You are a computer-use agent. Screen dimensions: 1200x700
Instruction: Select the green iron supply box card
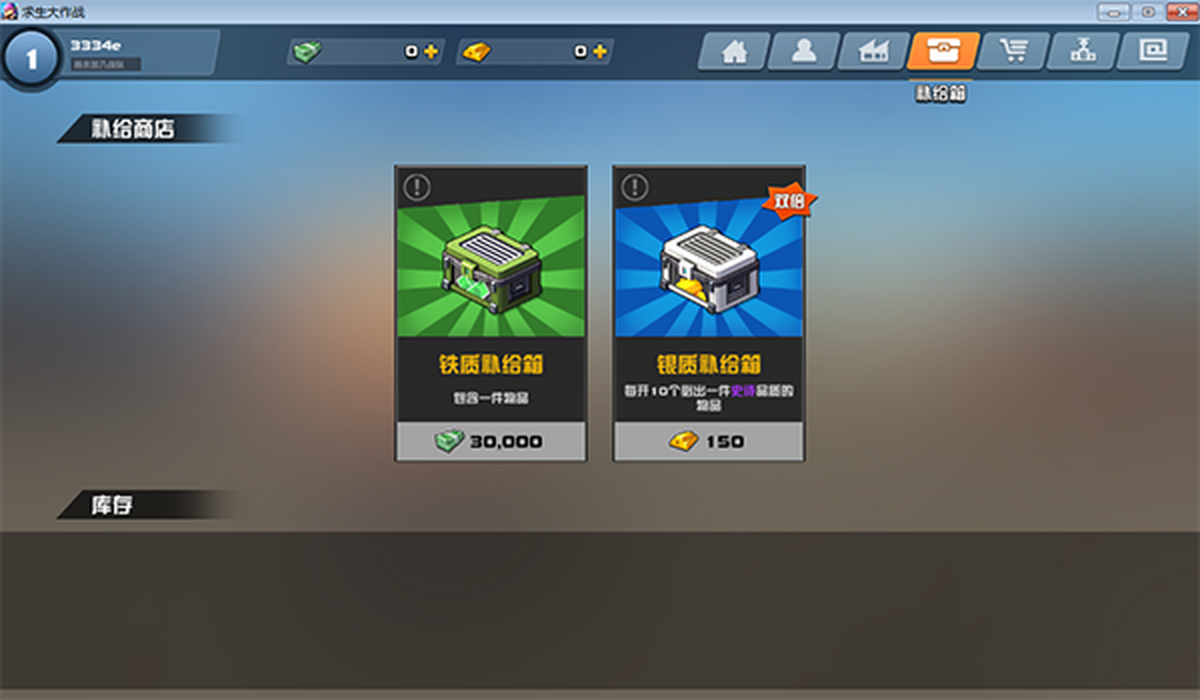click(491, 270)
